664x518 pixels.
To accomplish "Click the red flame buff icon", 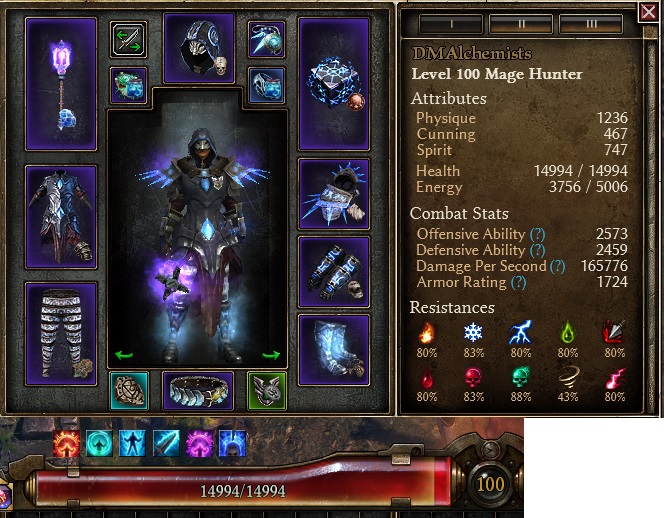I will [x=68, y=442].
